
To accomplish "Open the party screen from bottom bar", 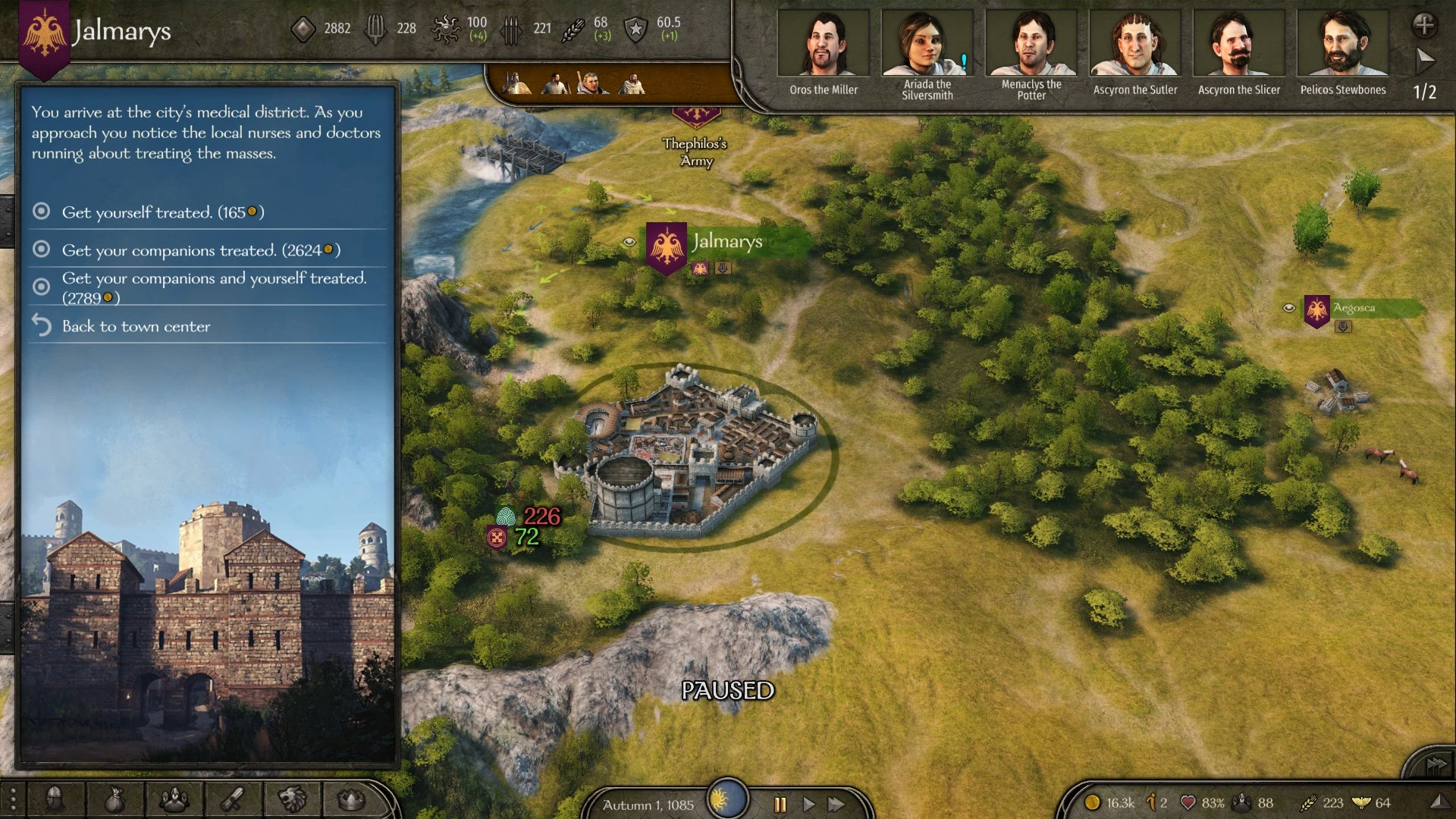I will pyautogui.click(x=174, y=799).
